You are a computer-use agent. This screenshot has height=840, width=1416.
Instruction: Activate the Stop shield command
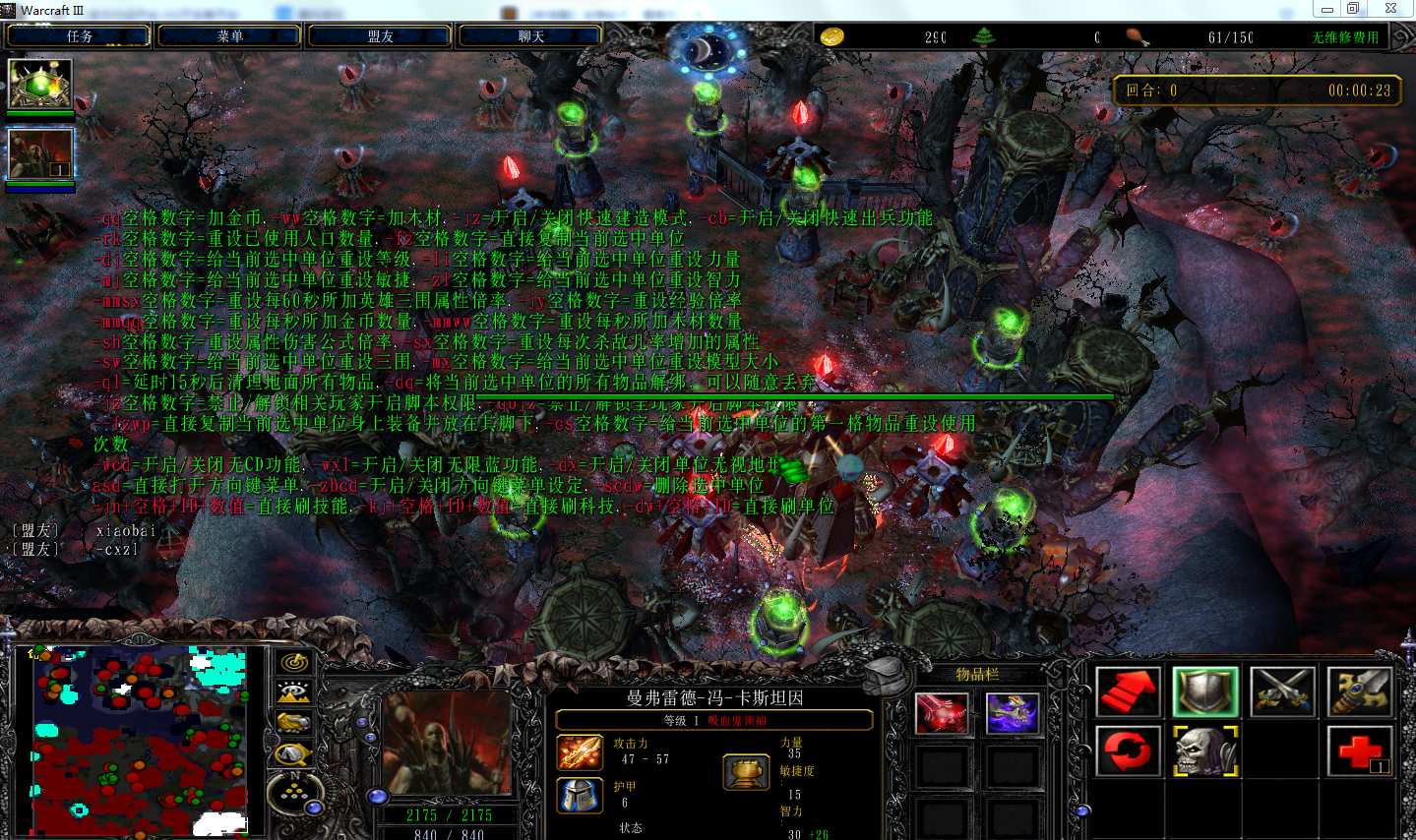(x=1204, y=691)
